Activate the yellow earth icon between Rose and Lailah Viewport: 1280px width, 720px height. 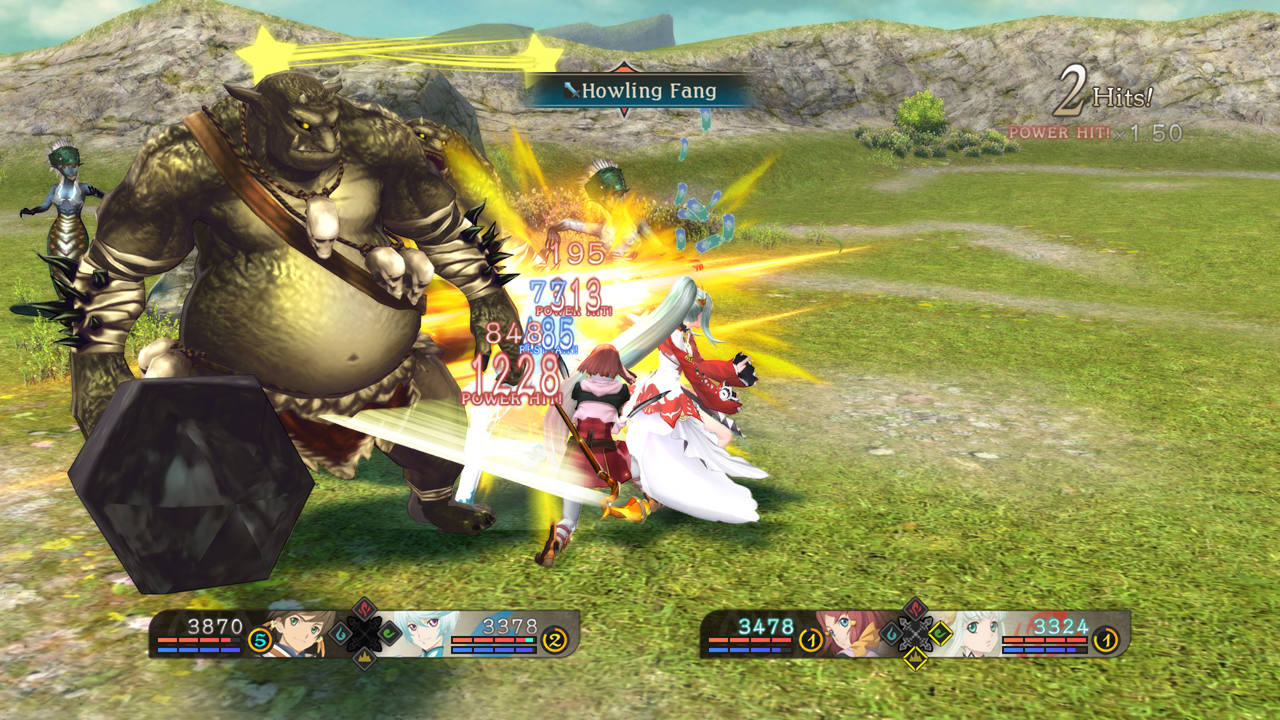(x=915, y=657)
